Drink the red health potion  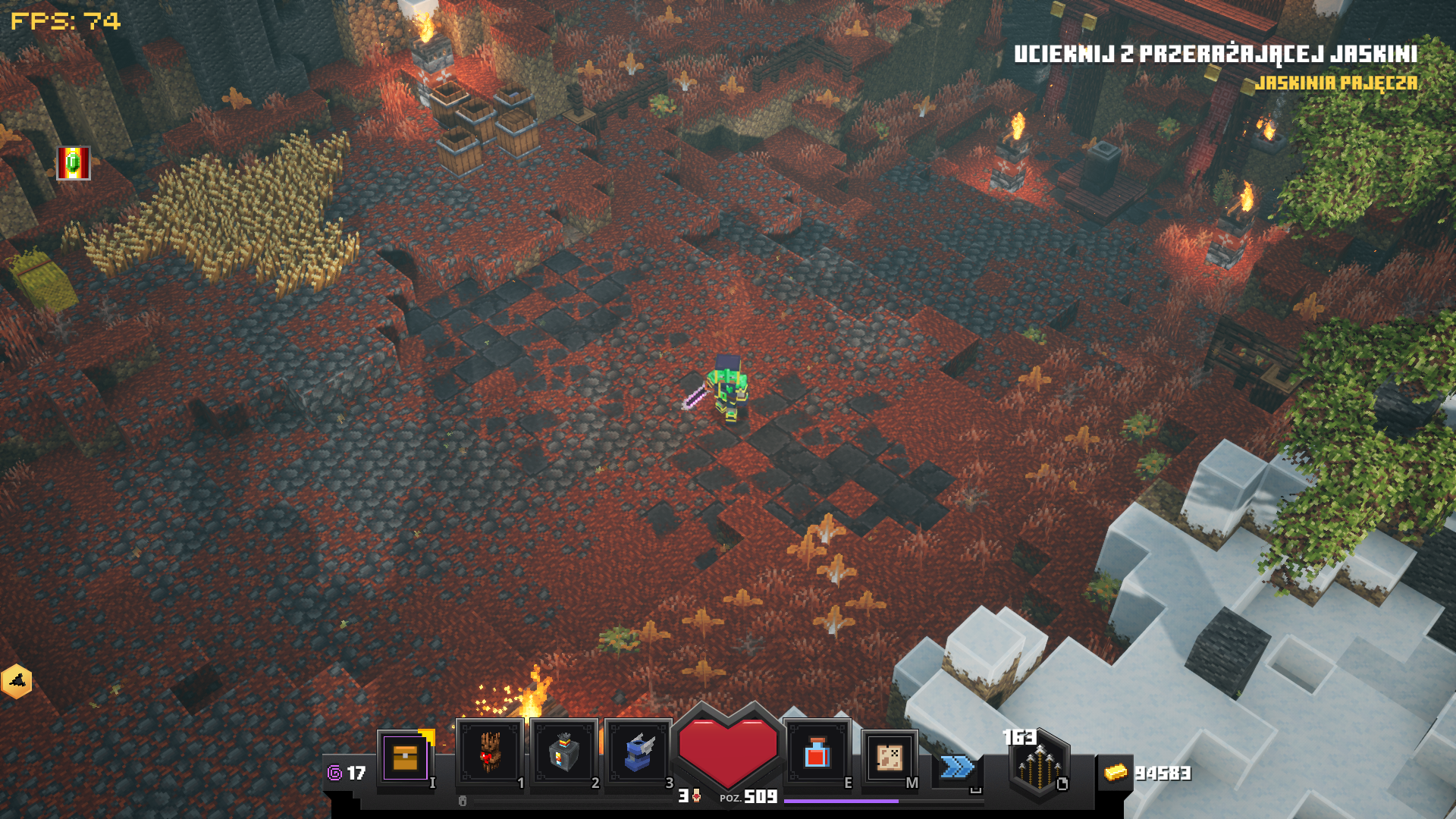tap(817, 753)
